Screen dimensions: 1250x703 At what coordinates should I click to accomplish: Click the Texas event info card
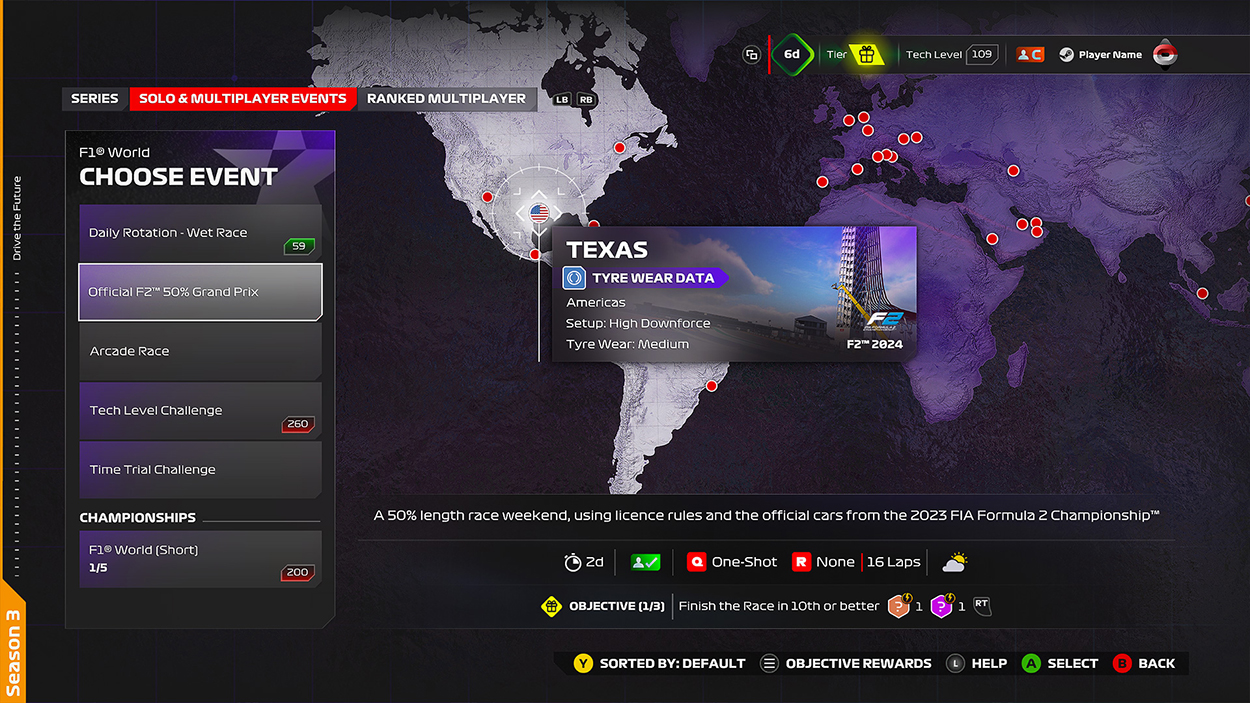(x=734, y=294)
